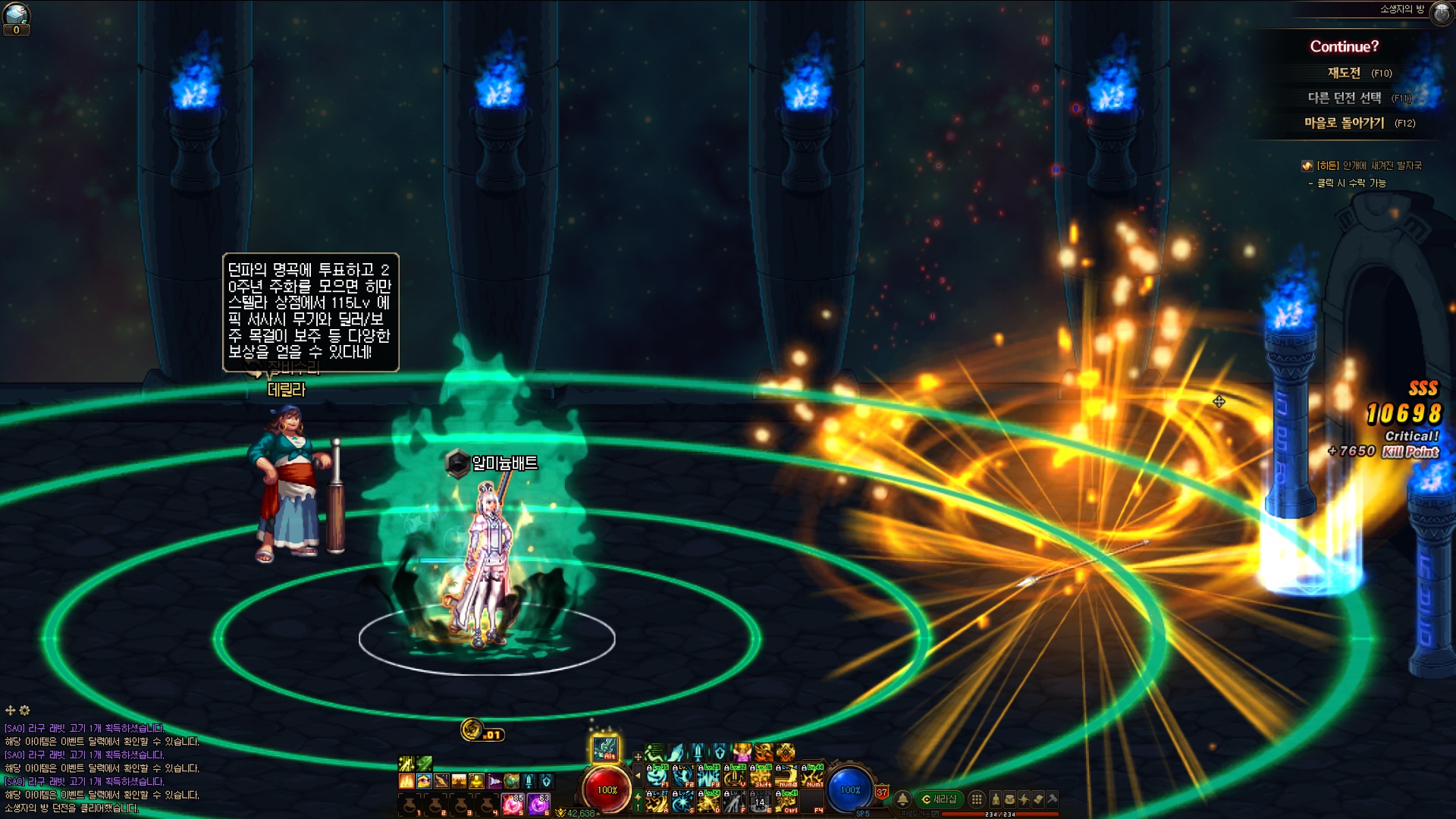Choose 마을로 돌아가기 to return to town
This screenshot has height=819, width=1456.
[1344, 123]
